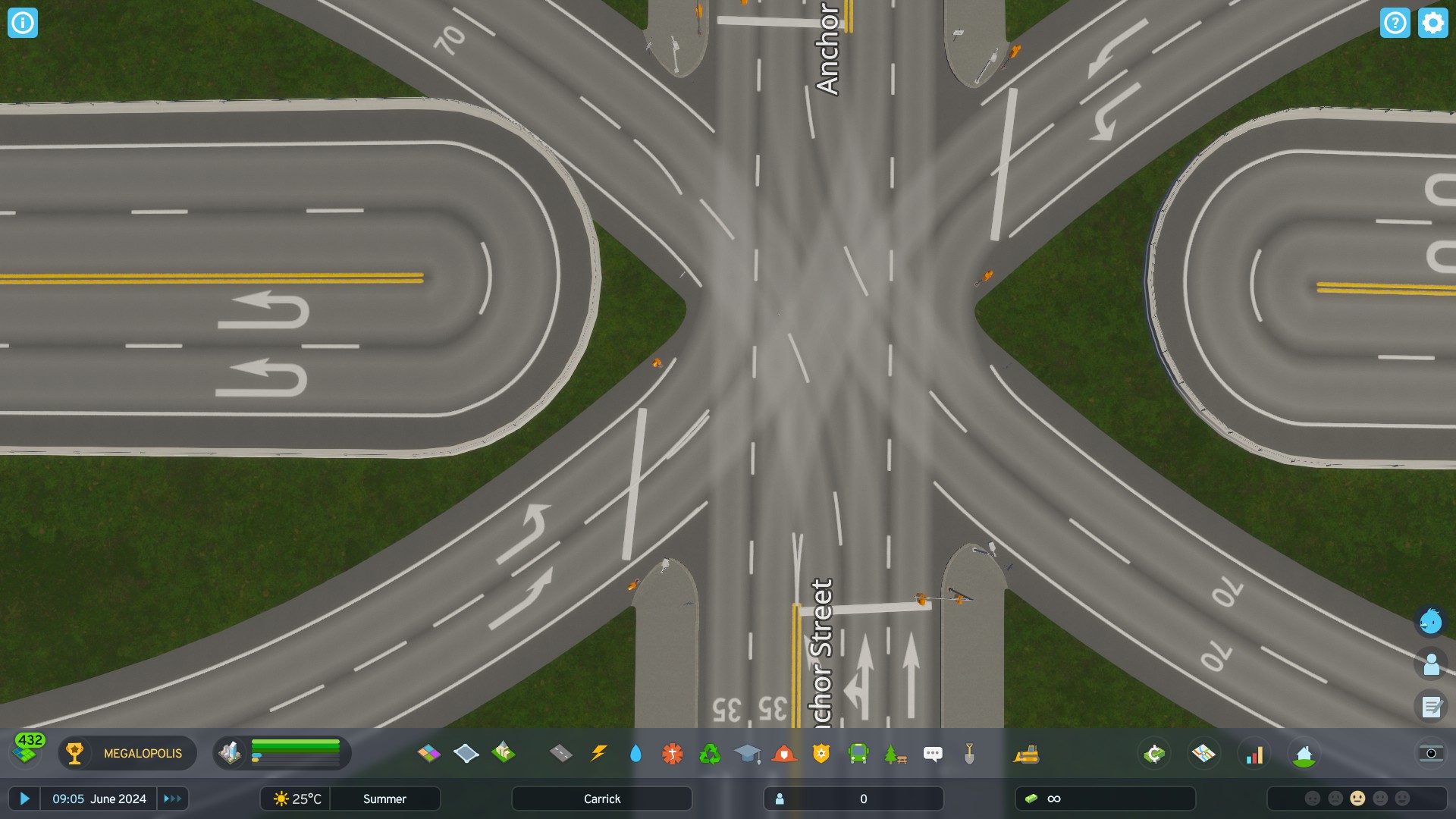Open the Police & Administration menu

pyautogui.click(x=820, y=753)
